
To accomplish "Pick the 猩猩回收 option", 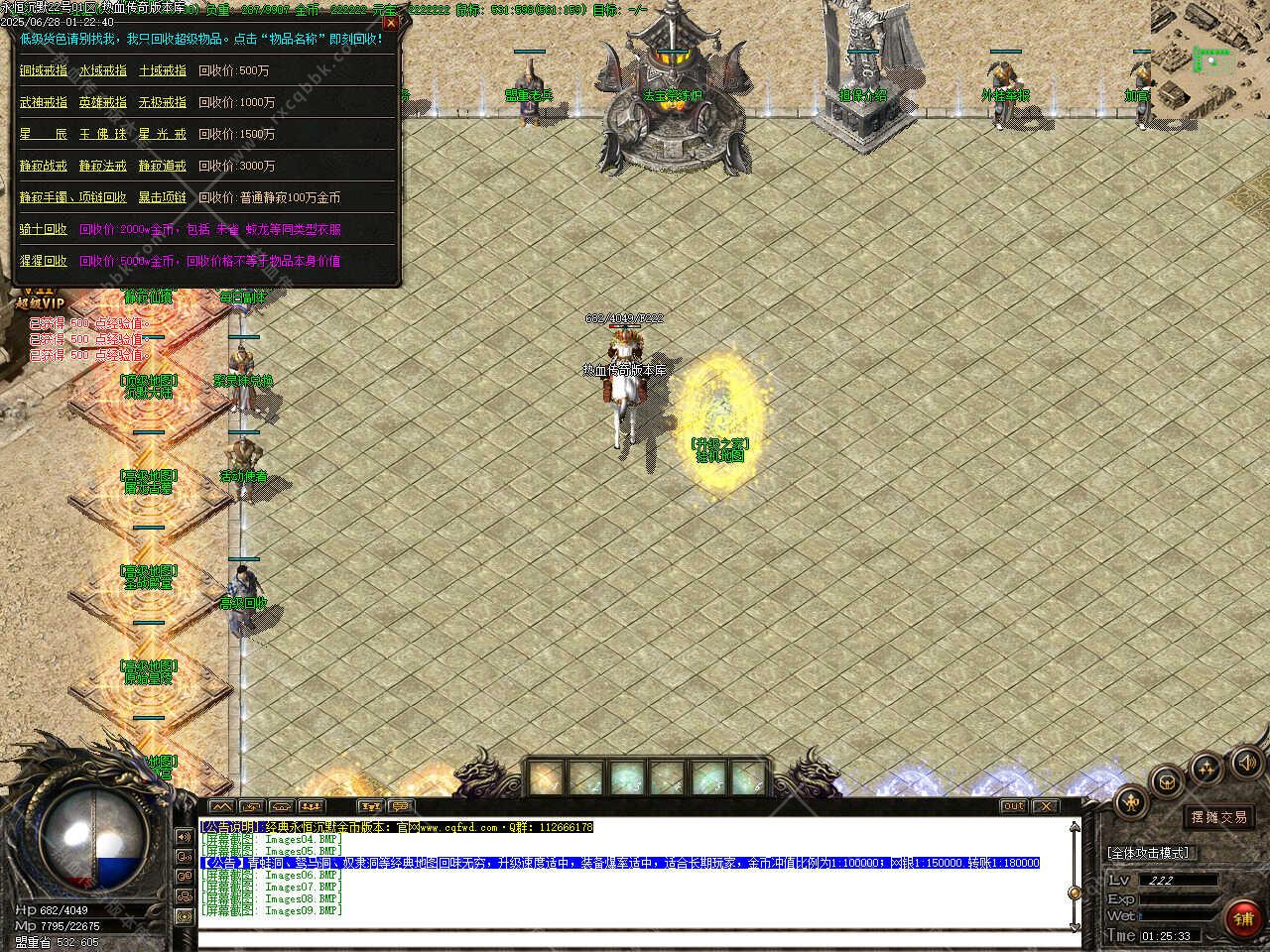I will pyautogui.click(x=44, y=262).
